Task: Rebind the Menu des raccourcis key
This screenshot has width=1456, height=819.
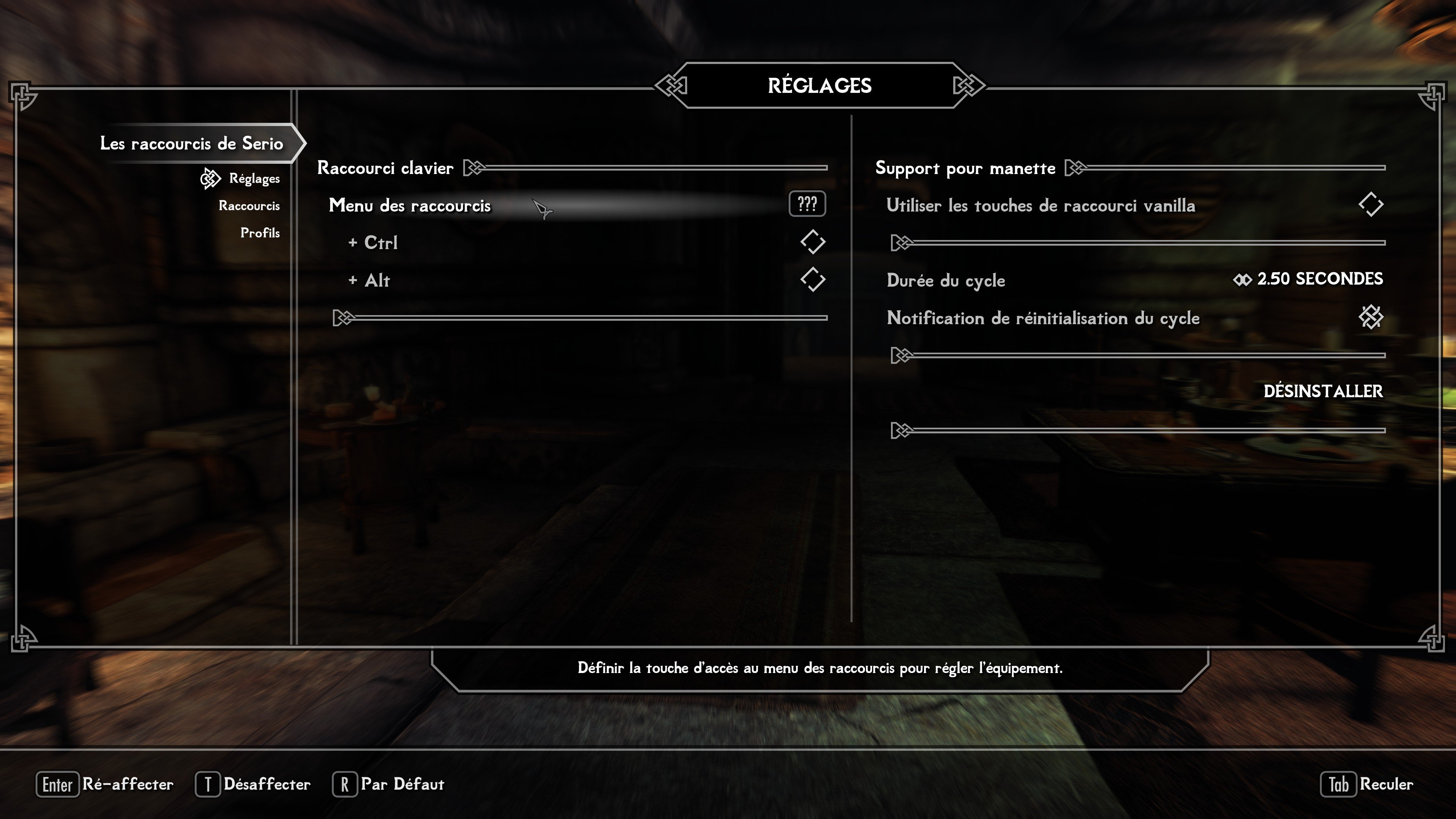Action: click(x=806, y=205)
